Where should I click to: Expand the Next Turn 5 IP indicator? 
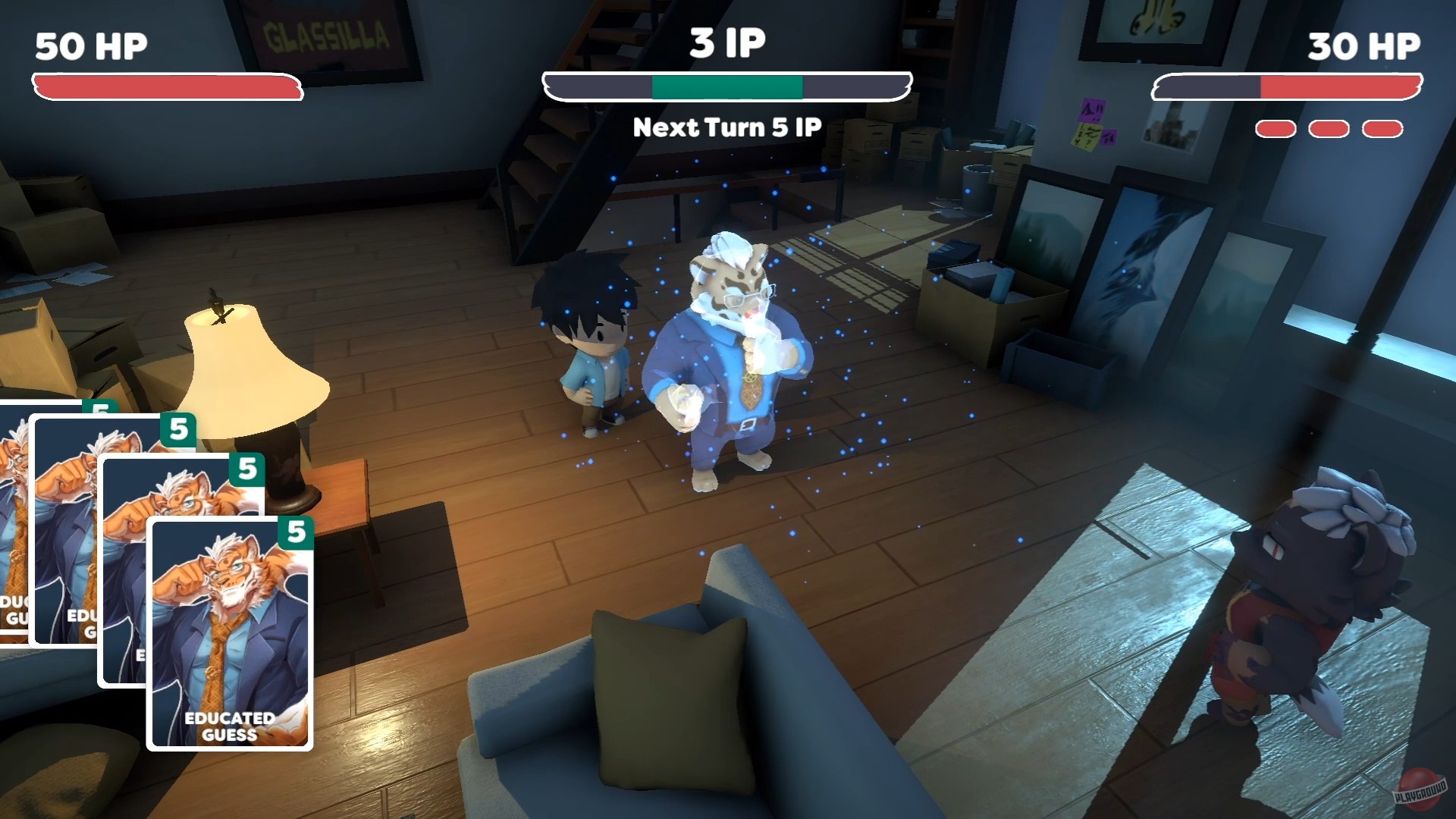tap(727, 127)
